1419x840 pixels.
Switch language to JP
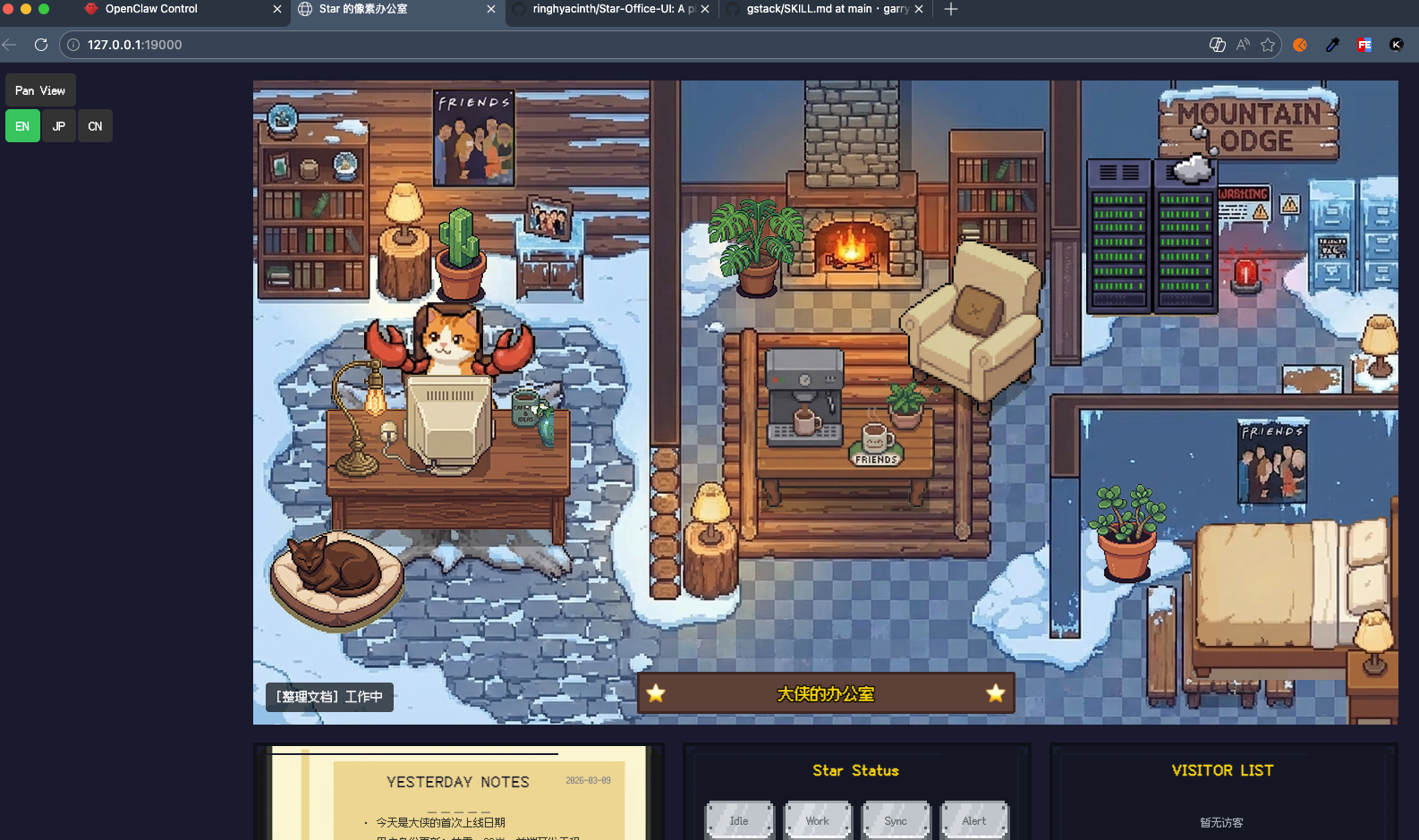pos(59,126)
